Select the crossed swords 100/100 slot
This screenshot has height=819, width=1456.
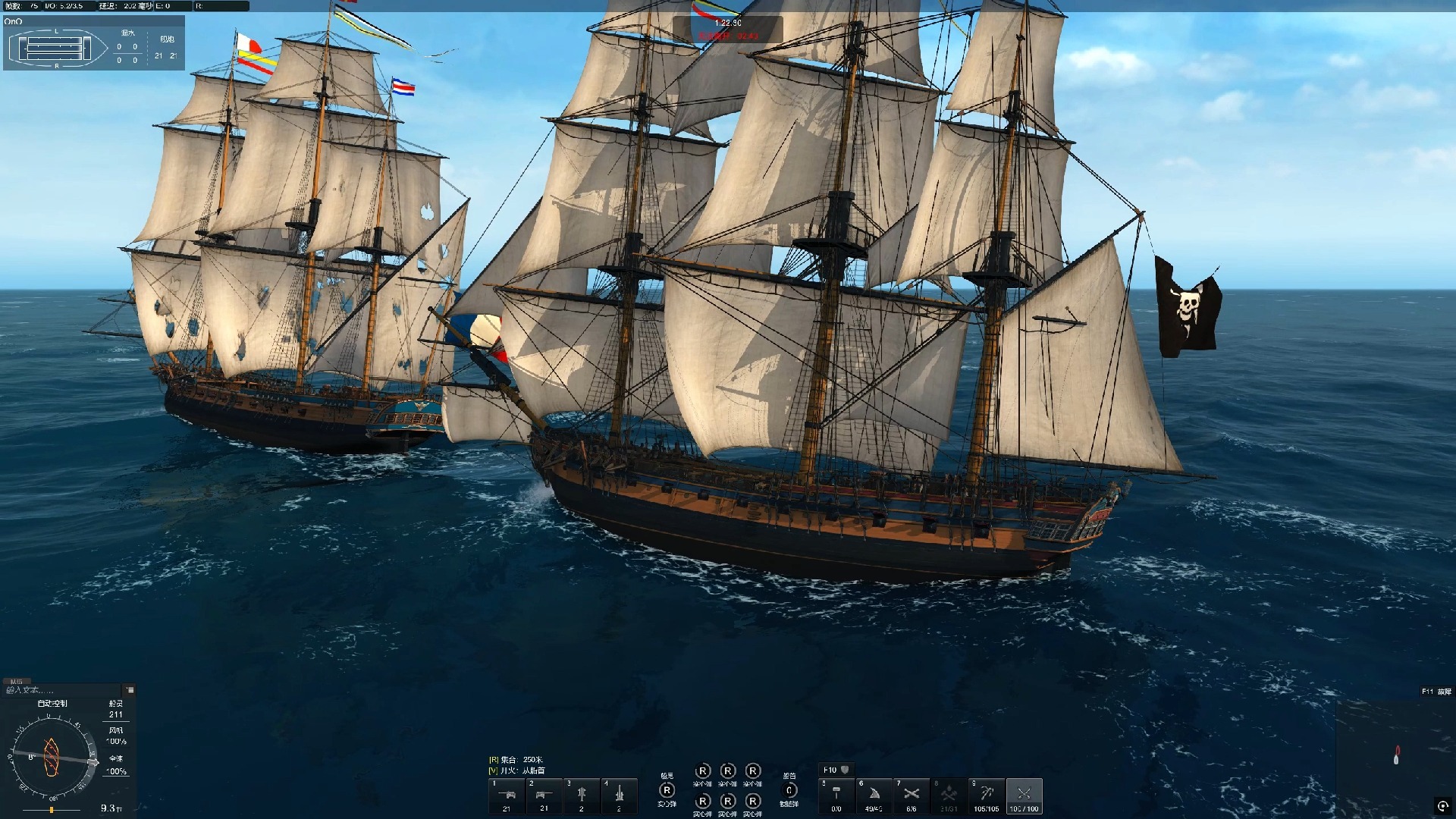click(1024, 795)
